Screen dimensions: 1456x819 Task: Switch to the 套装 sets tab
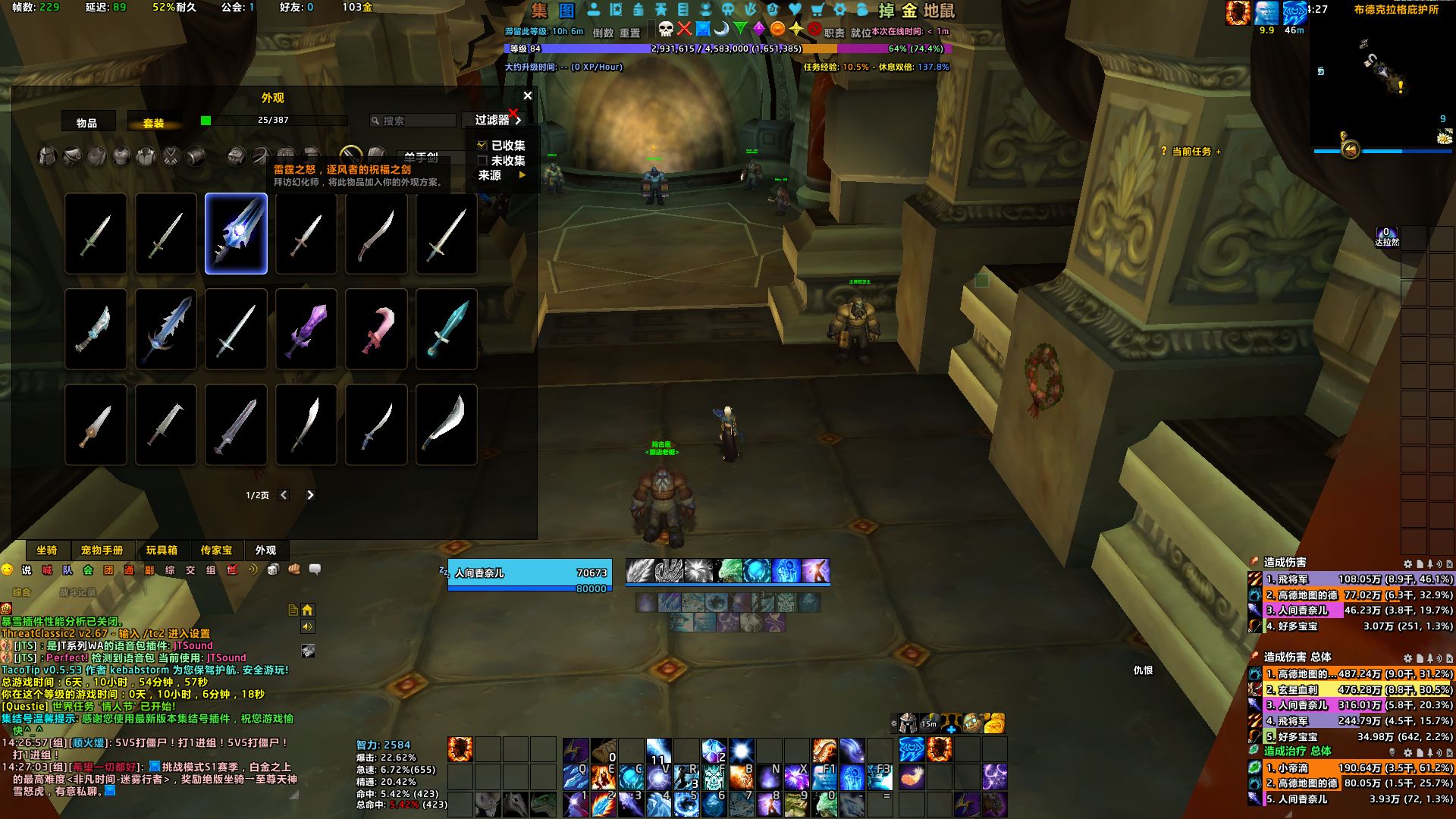pos(154,123)
